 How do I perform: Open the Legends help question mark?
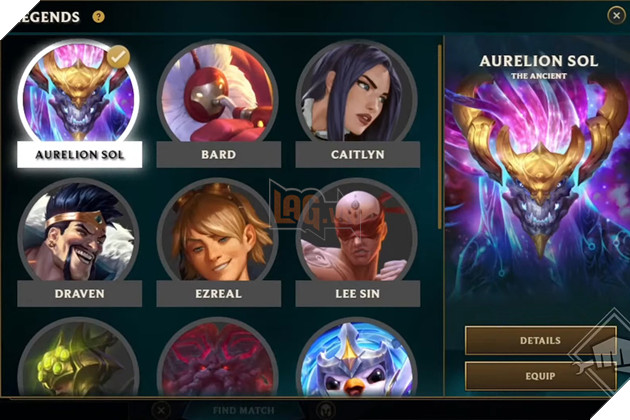[98, 16]
